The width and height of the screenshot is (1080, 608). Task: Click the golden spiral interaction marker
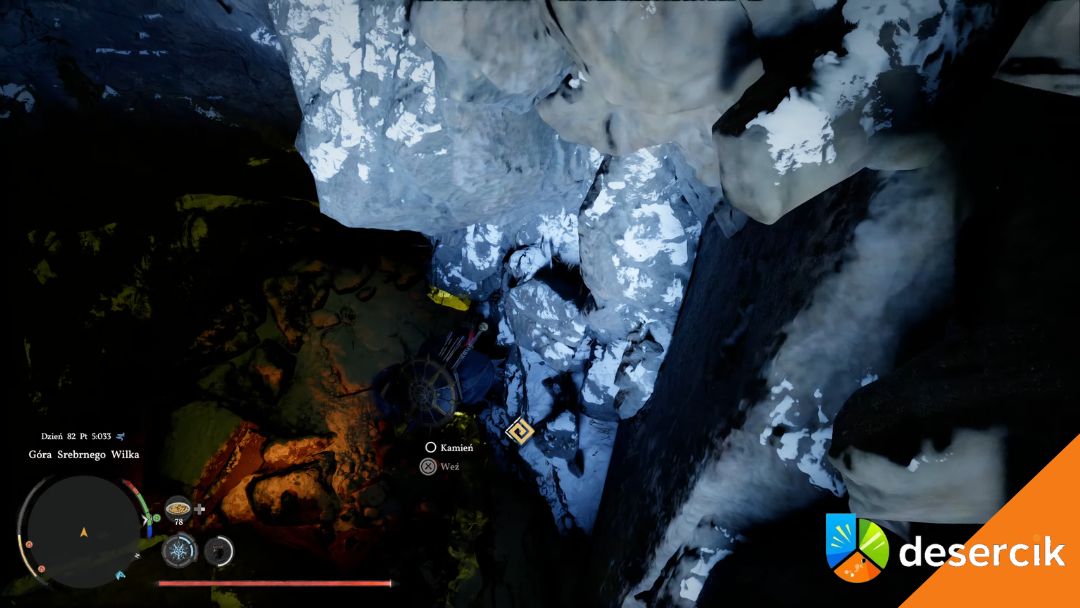(518, 432)
